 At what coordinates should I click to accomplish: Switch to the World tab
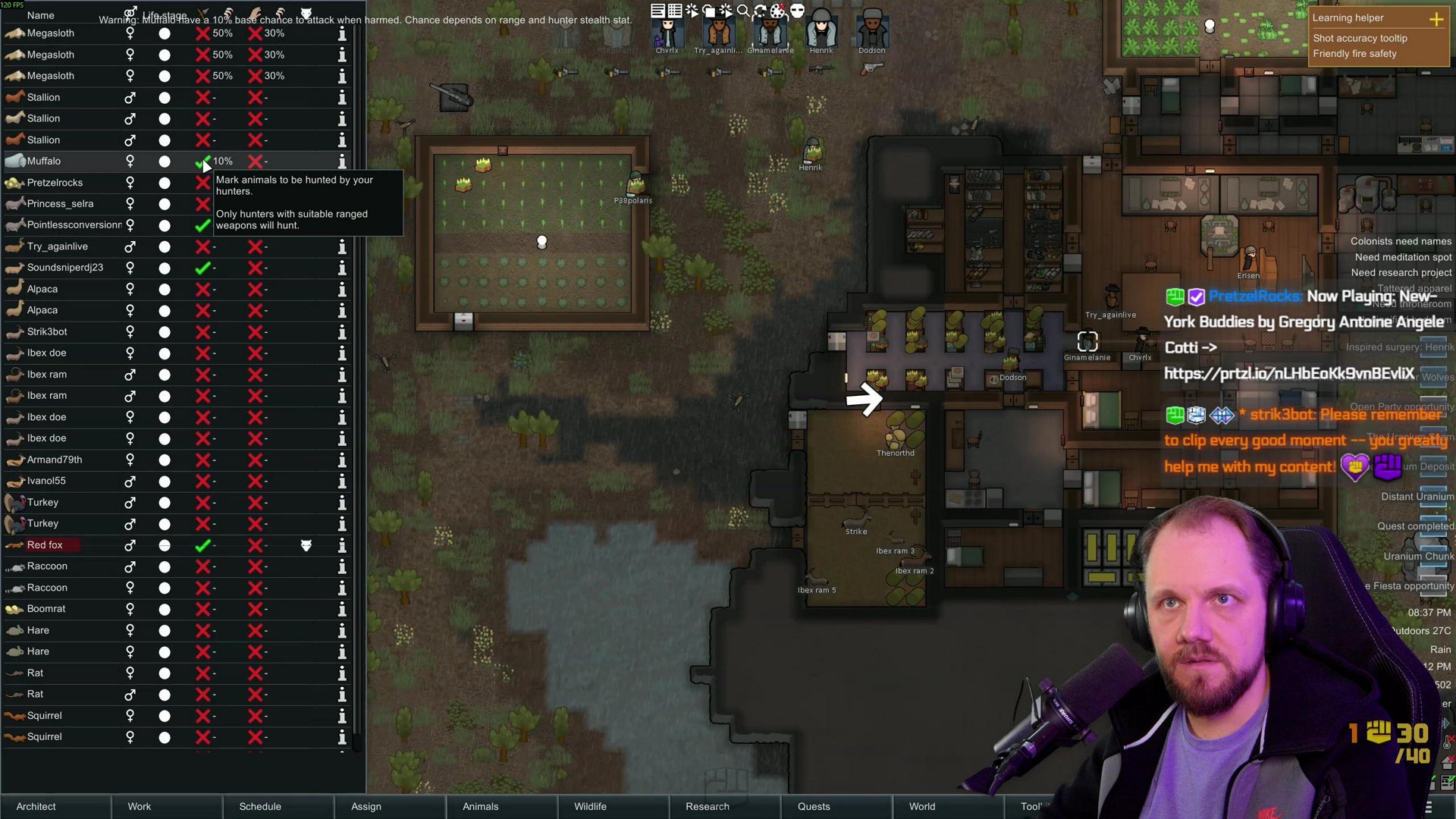tap(922, 806)
